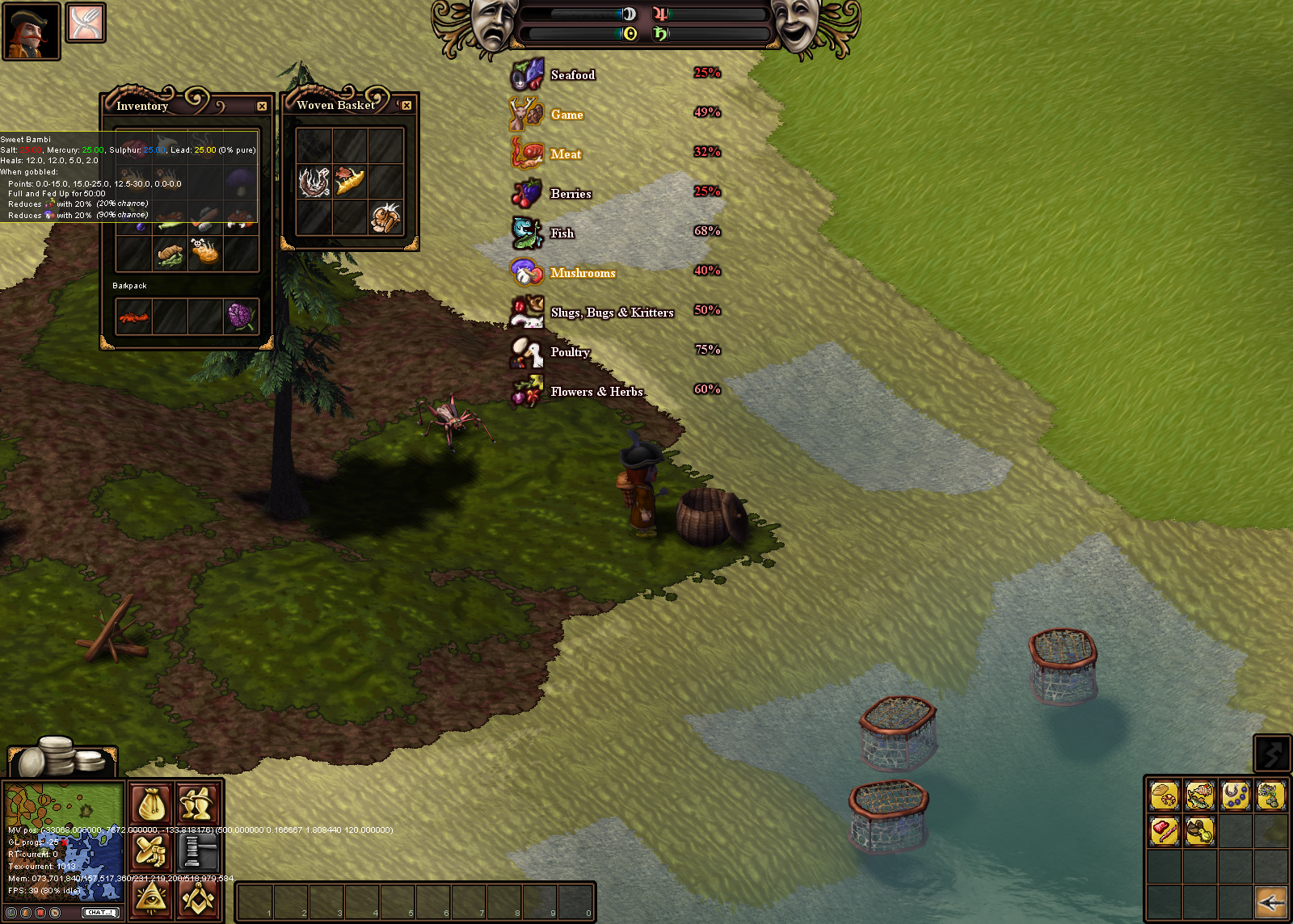Open the gold sack menu button
The width and height of the screenshot is (1293, 924).
(150, 804)
